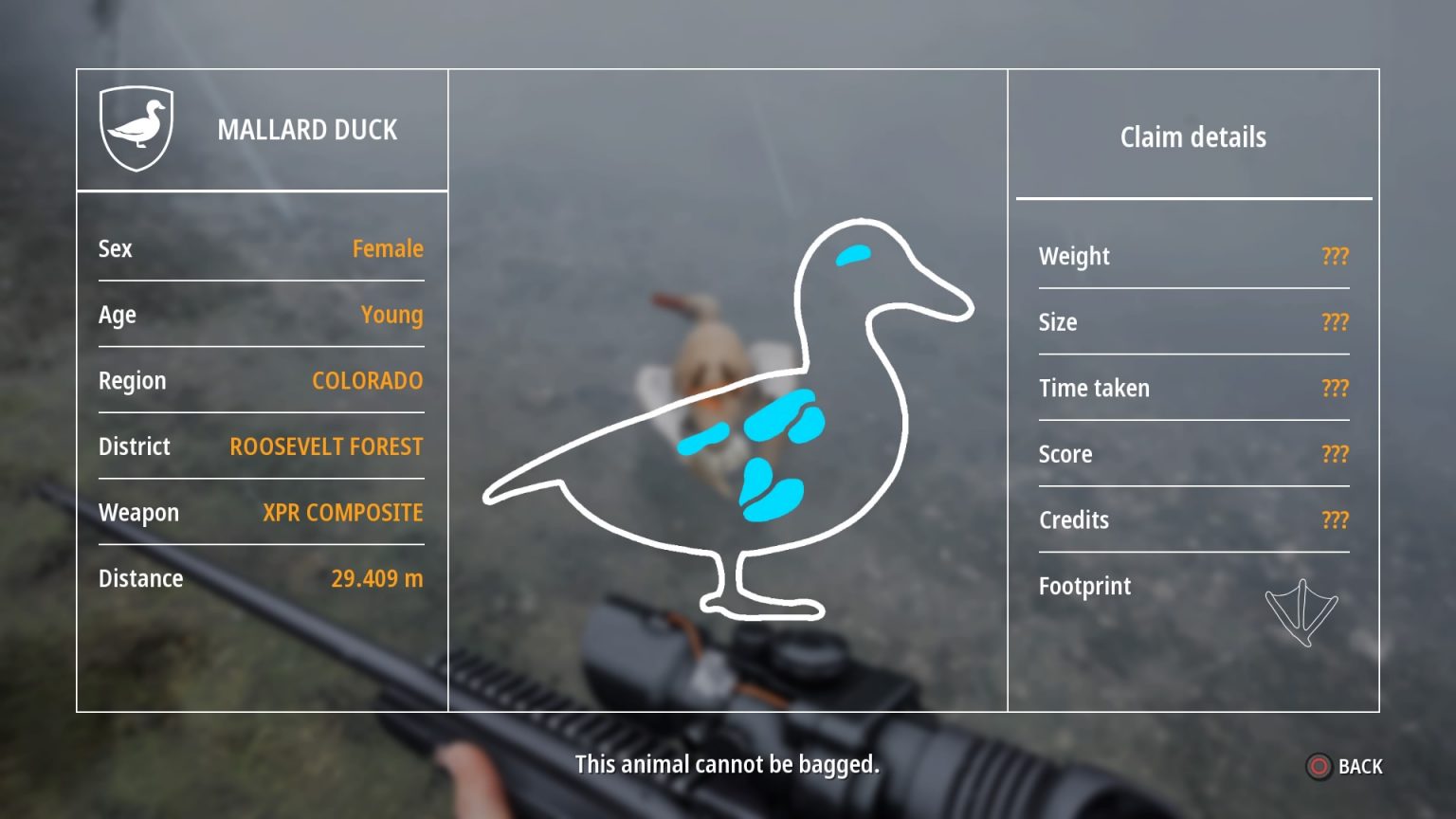
Task: Expand the Credits ??? row
Action: click(x=1334, y=519)
